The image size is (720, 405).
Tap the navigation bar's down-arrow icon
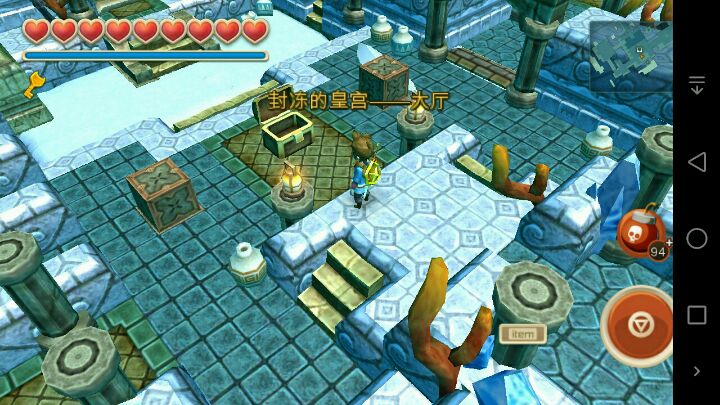pyautogui.click(x=697, y=86)
